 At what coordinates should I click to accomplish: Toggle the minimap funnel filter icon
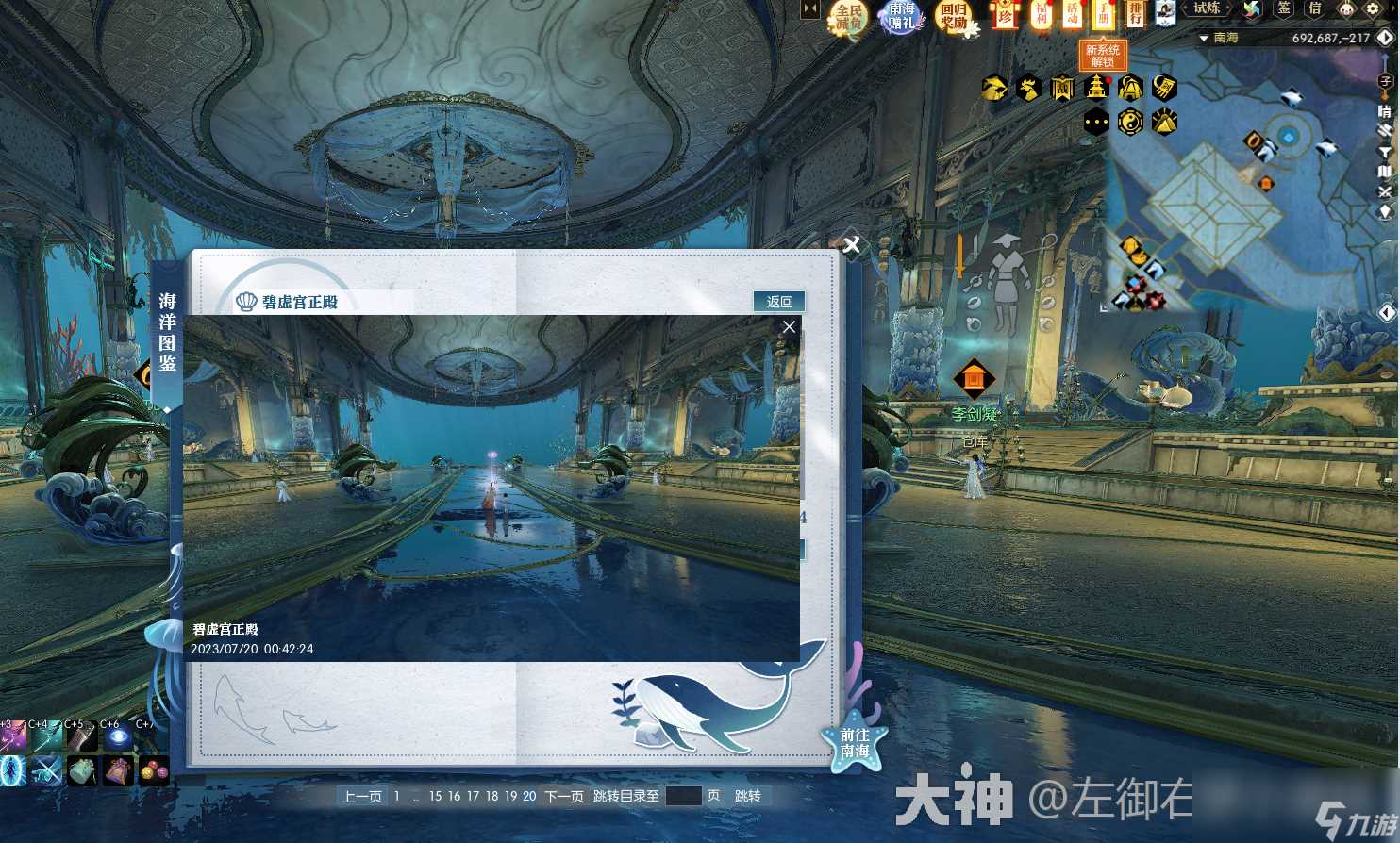pyautogui.click(x=1387, y=151)
